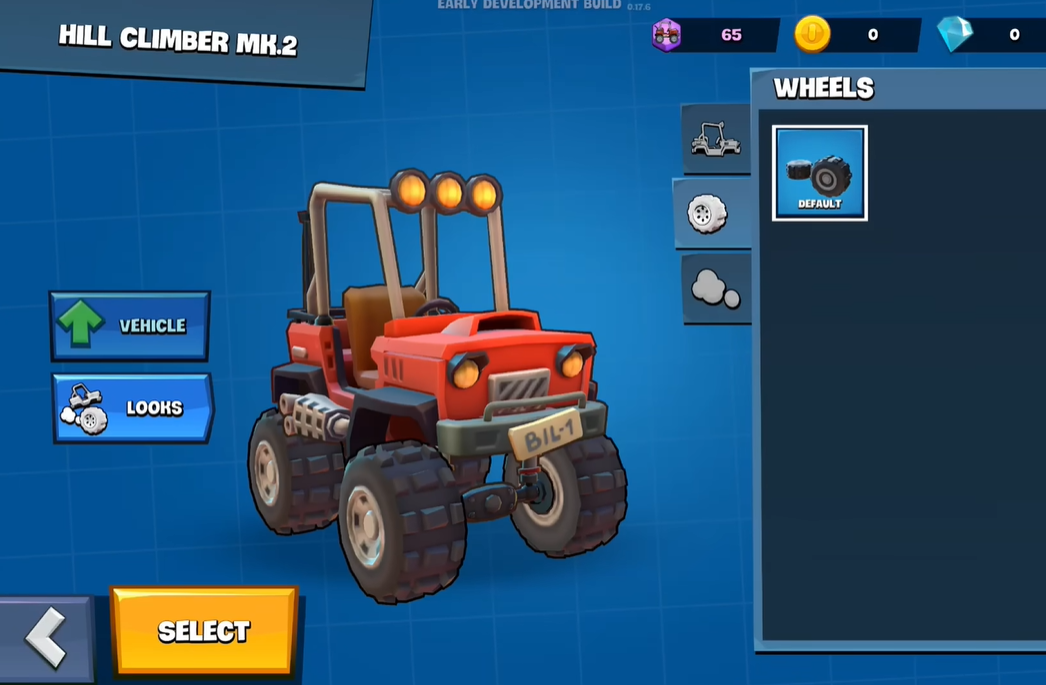Switch to the vehicle body tab

[716, 139]
